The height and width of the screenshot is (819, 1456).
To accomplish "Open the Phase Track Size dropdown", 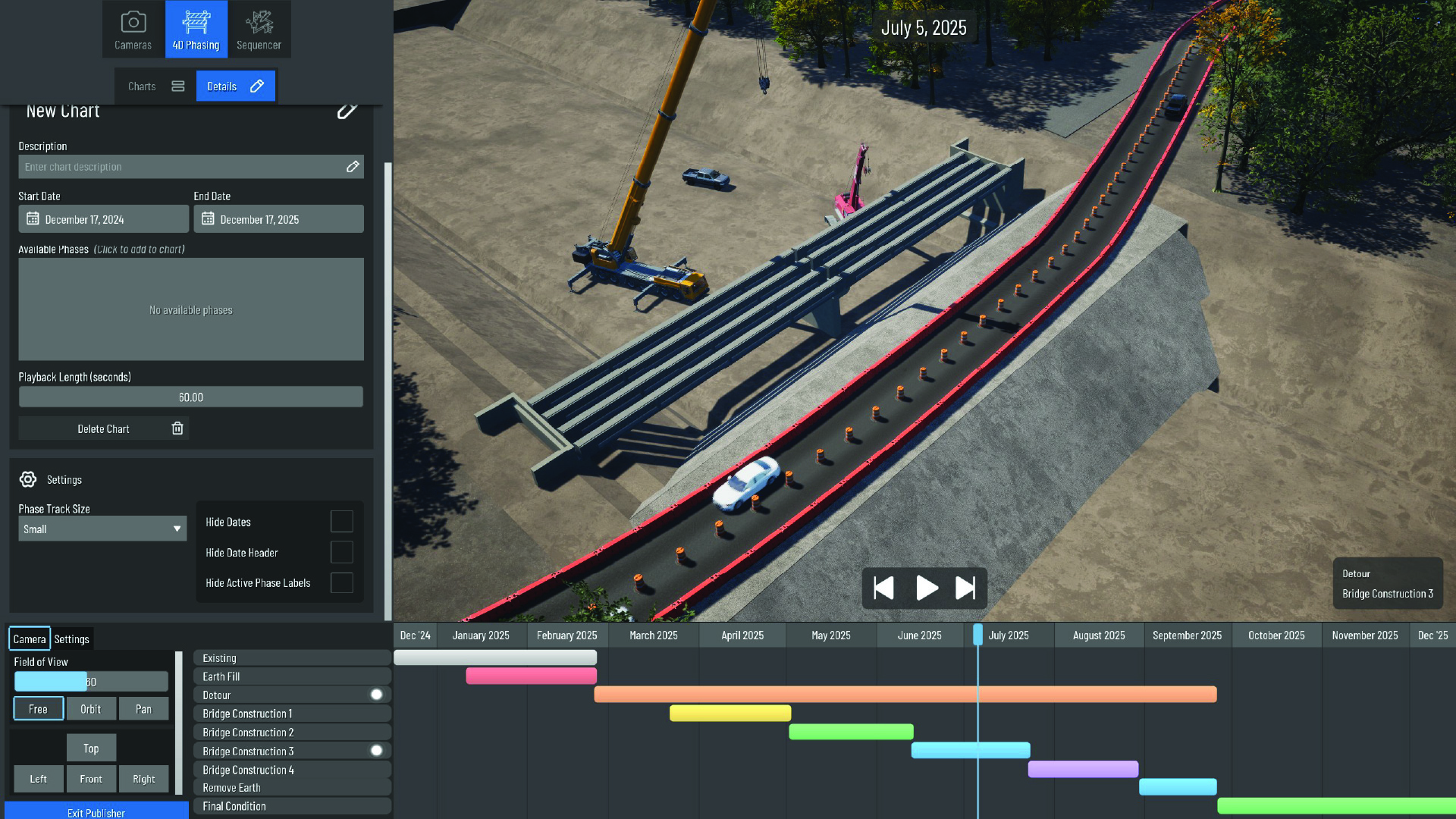I will pyautogui.click(x=102, y=529).
